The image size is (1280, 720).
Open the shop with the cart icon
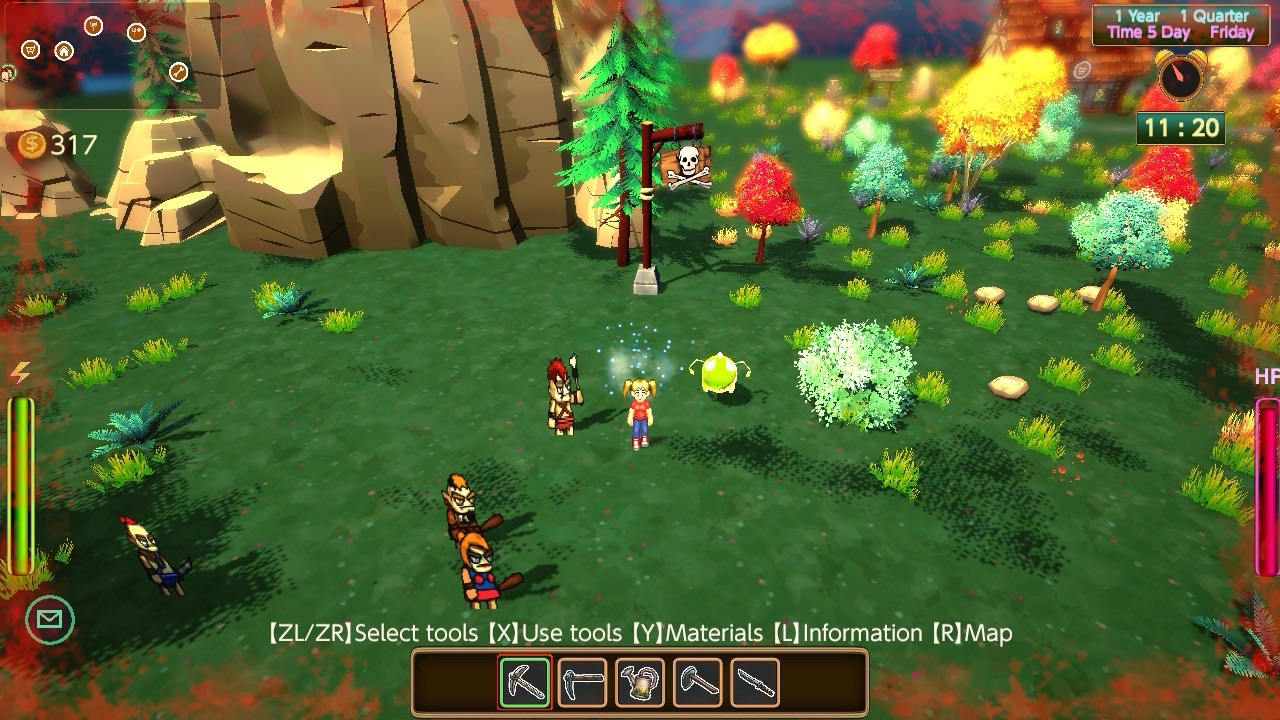click(30, 50)
